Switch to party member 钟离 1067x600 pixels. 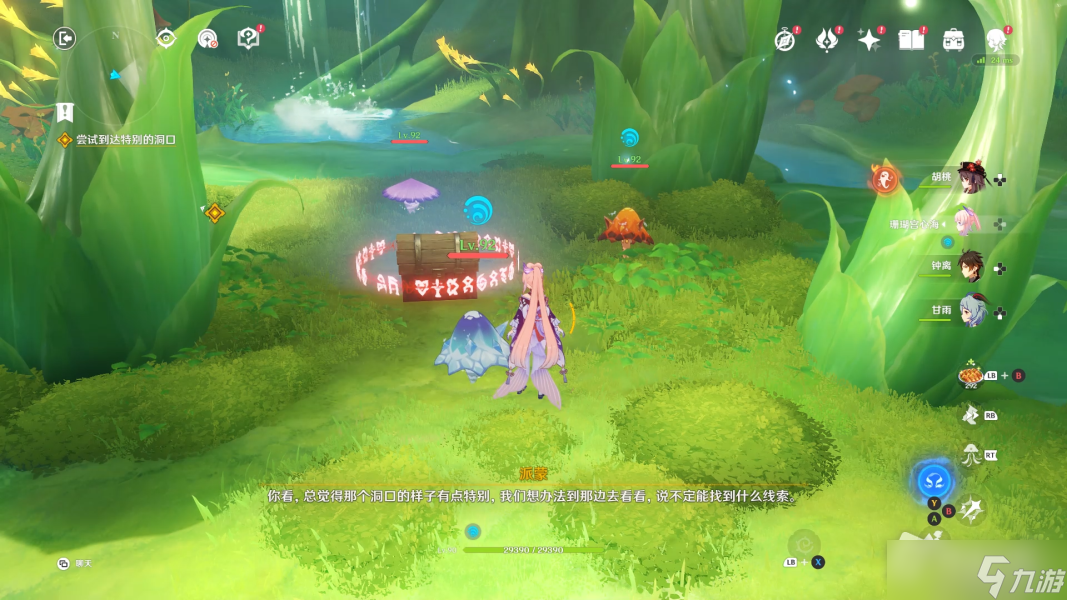[x=968, y=267]
